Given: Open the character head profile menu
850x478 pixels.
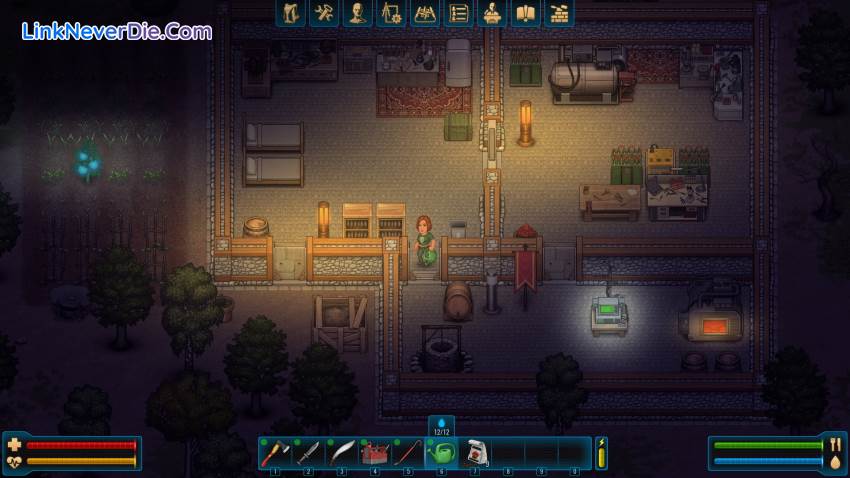Looking at the screenshot, I should [357, 13].
